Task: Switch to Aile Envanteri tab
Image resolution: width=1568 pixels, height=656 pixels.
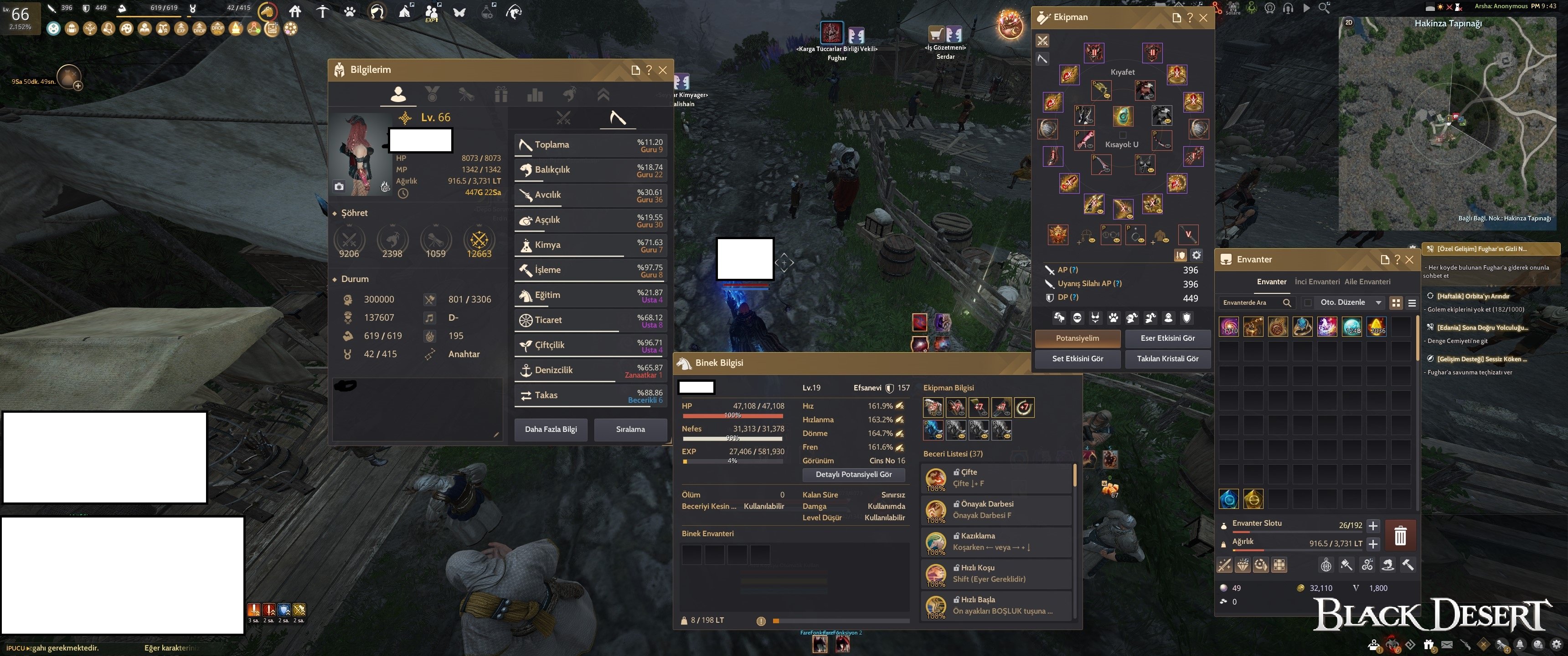Action: [1367, 282]
